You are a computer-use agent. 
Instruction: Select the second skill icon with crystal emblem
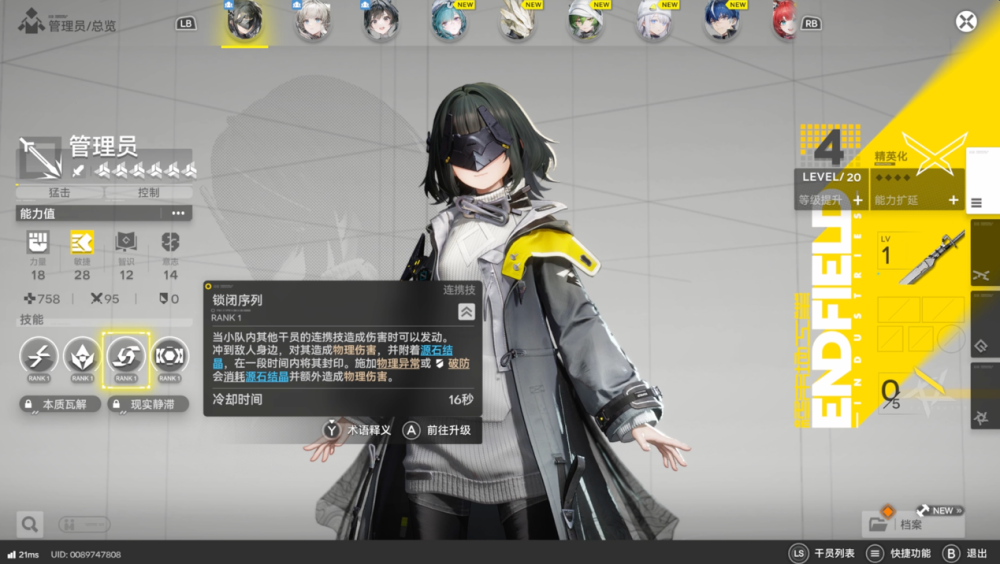click(82, 355)
